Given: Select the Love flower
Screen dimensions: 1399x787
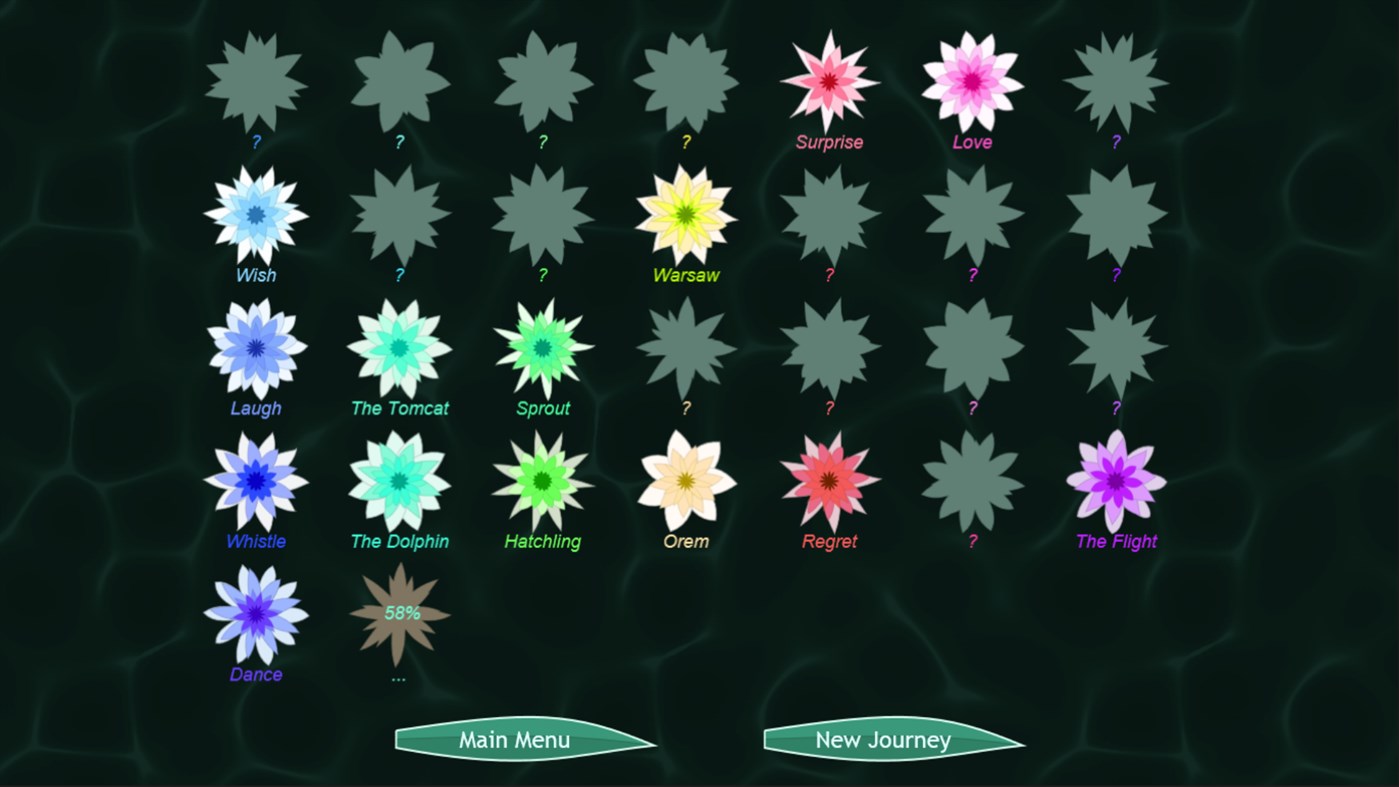Looking at the screenshot, I should [x=972, y=80].
